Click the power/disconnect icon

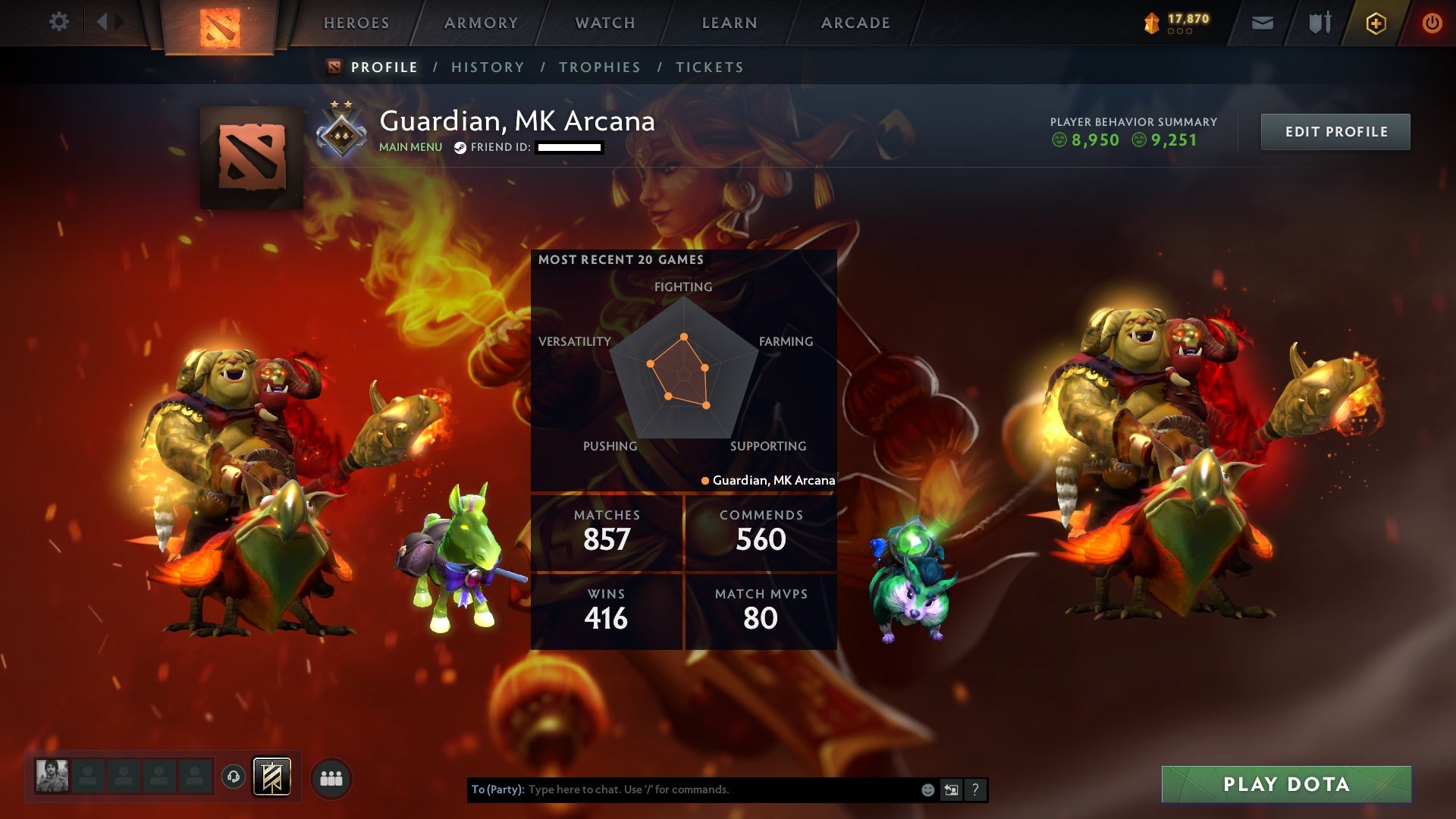1432,23
